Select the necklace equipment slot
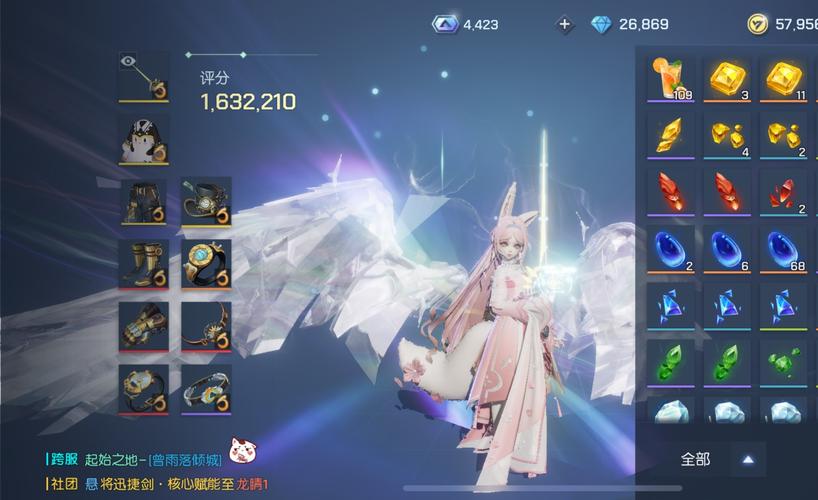Image resolution: width=818 pixels, height=500 pixels. 206,326
